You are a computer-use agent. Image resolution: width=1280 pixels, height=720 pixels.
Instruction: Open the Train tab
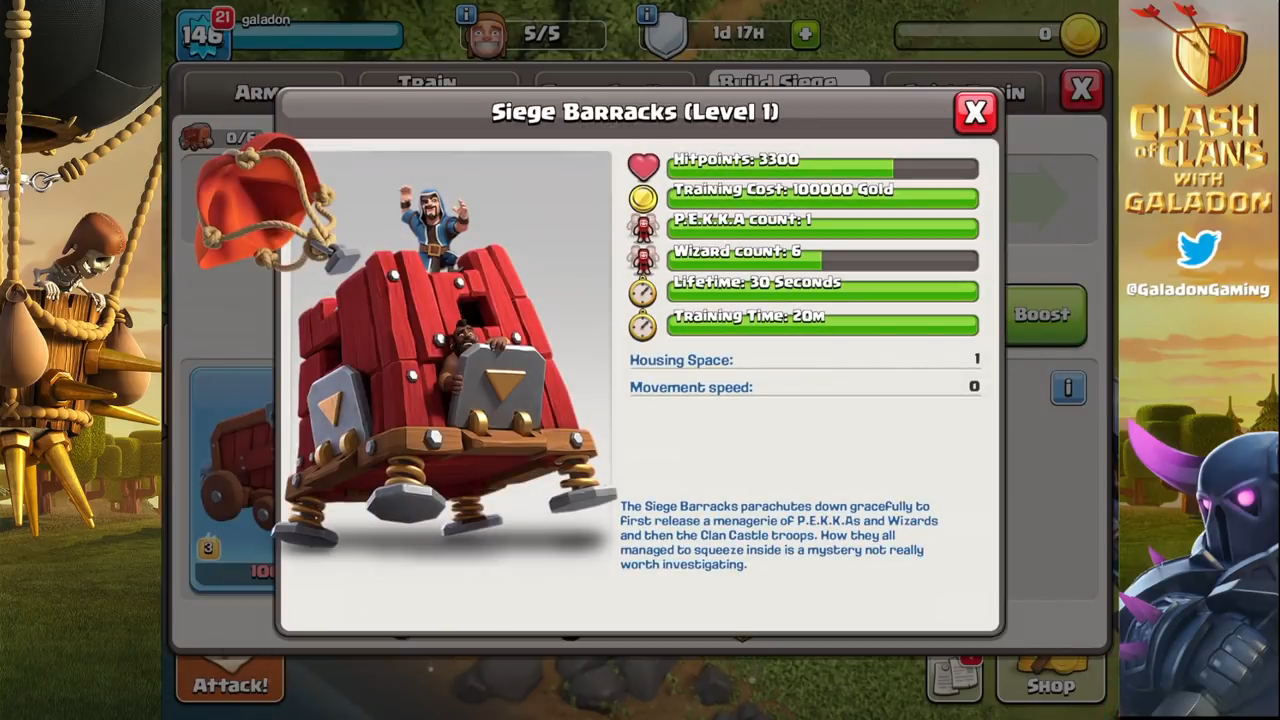click(x=427, y=81)
